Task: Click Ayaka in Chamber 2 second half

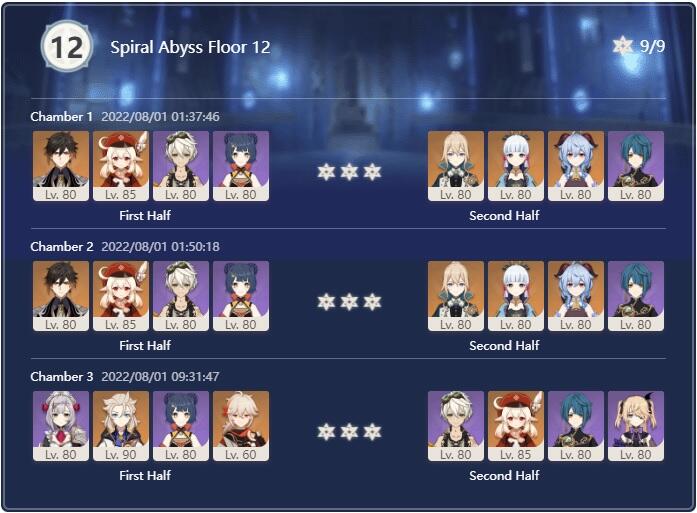Action: coord(516,294)
